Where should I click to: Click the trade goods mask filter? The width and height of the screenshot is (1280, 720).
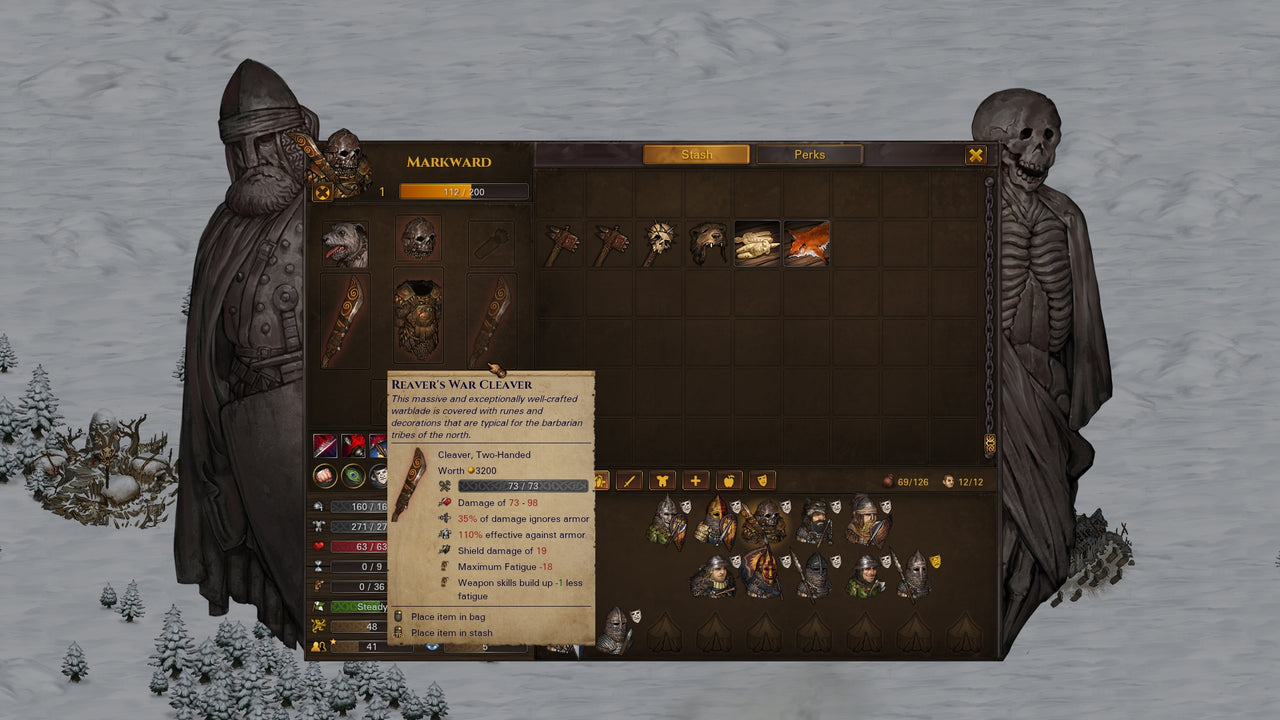coord(761,481)
